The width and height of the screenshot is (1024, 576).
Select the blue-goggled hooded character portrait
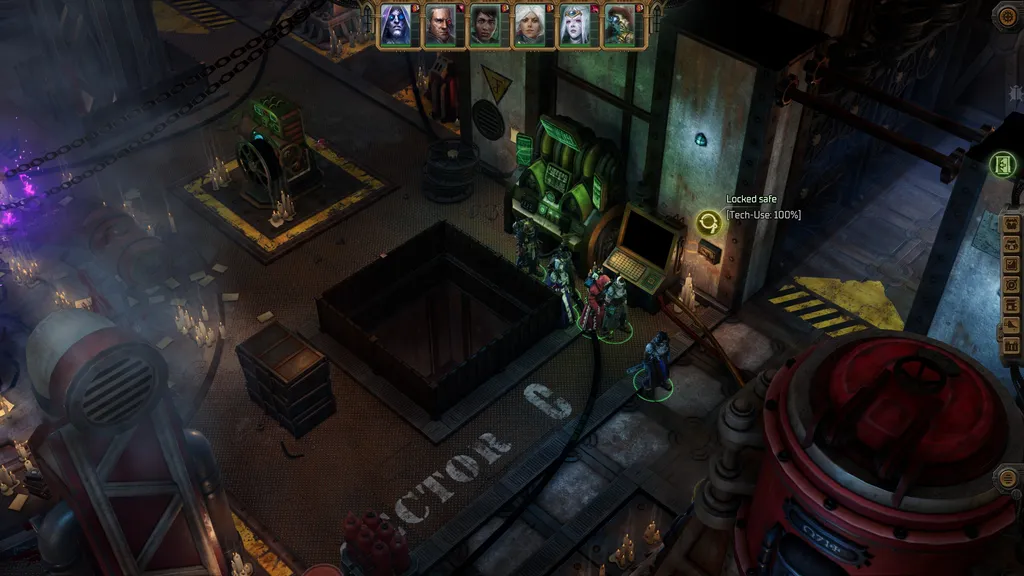(395, 25)
